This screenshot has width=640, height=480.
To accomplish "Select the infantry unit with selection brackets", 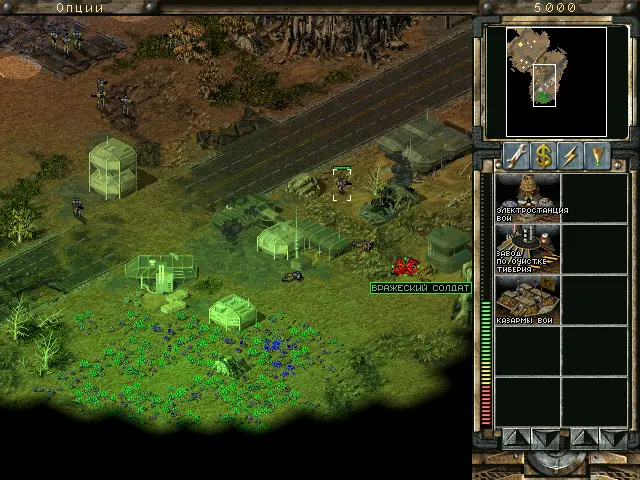I will tap(342, 184).
